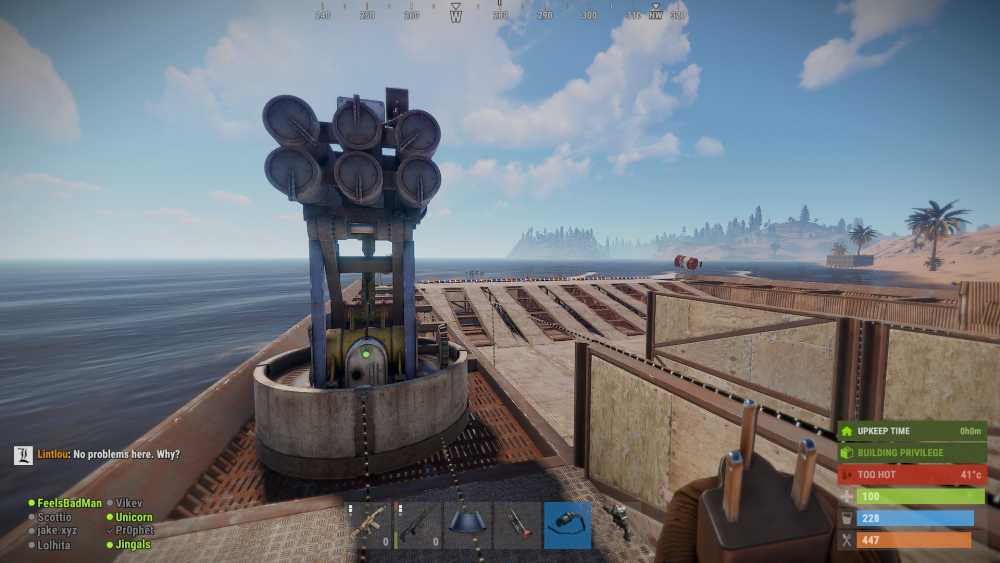Click the Too Hot temperature warning
The height and width of the screenshot is (563, 1000).
coord(911,474)
